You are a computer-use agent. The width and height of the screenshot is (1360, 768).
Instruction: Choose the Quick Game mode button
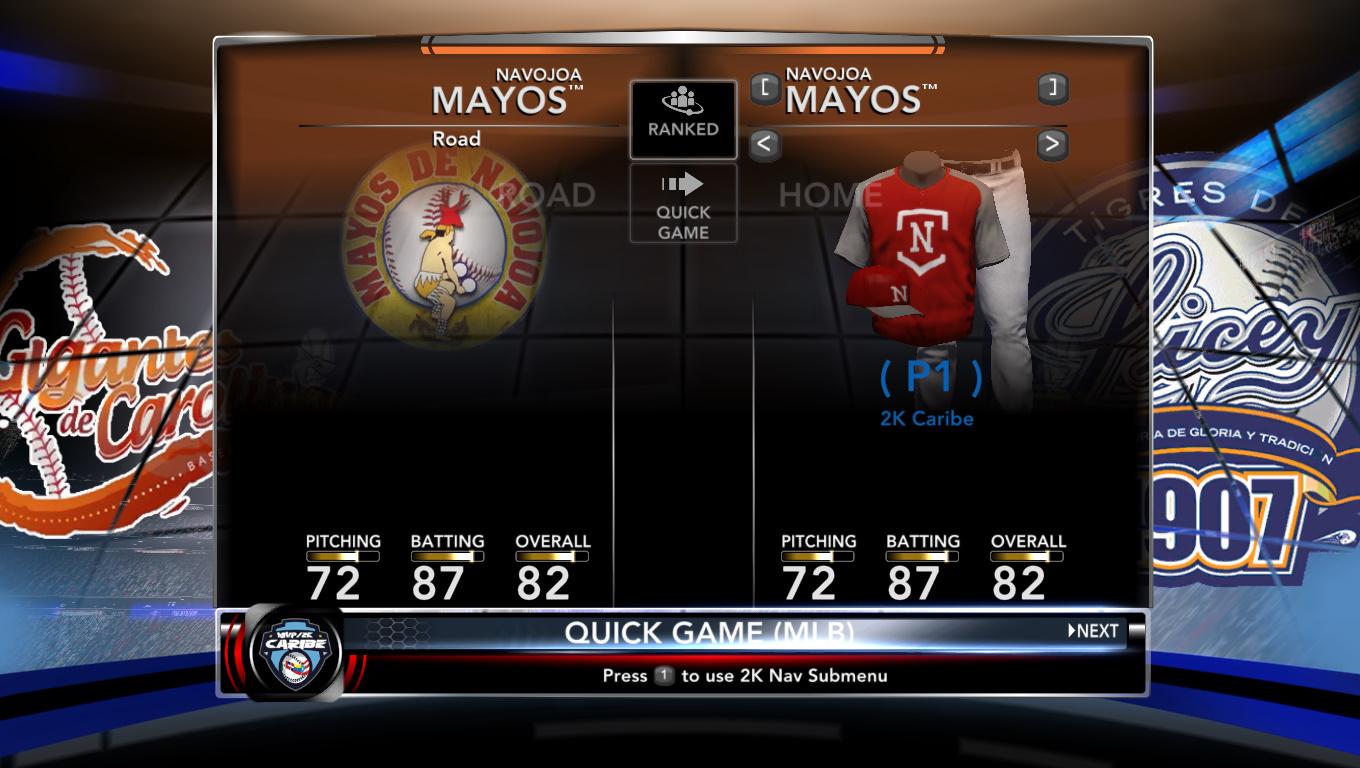(x=683, y=204)
